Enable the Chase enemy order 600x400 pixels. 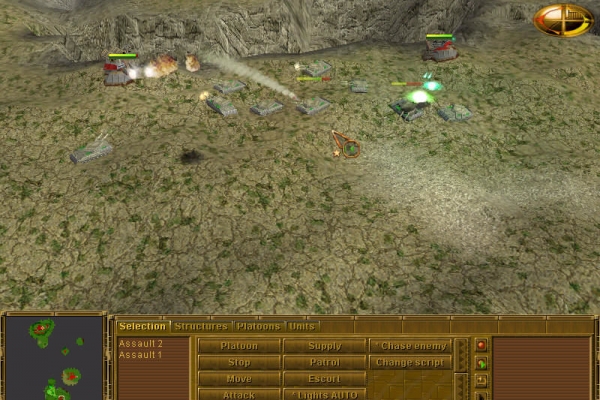point(410,346)
